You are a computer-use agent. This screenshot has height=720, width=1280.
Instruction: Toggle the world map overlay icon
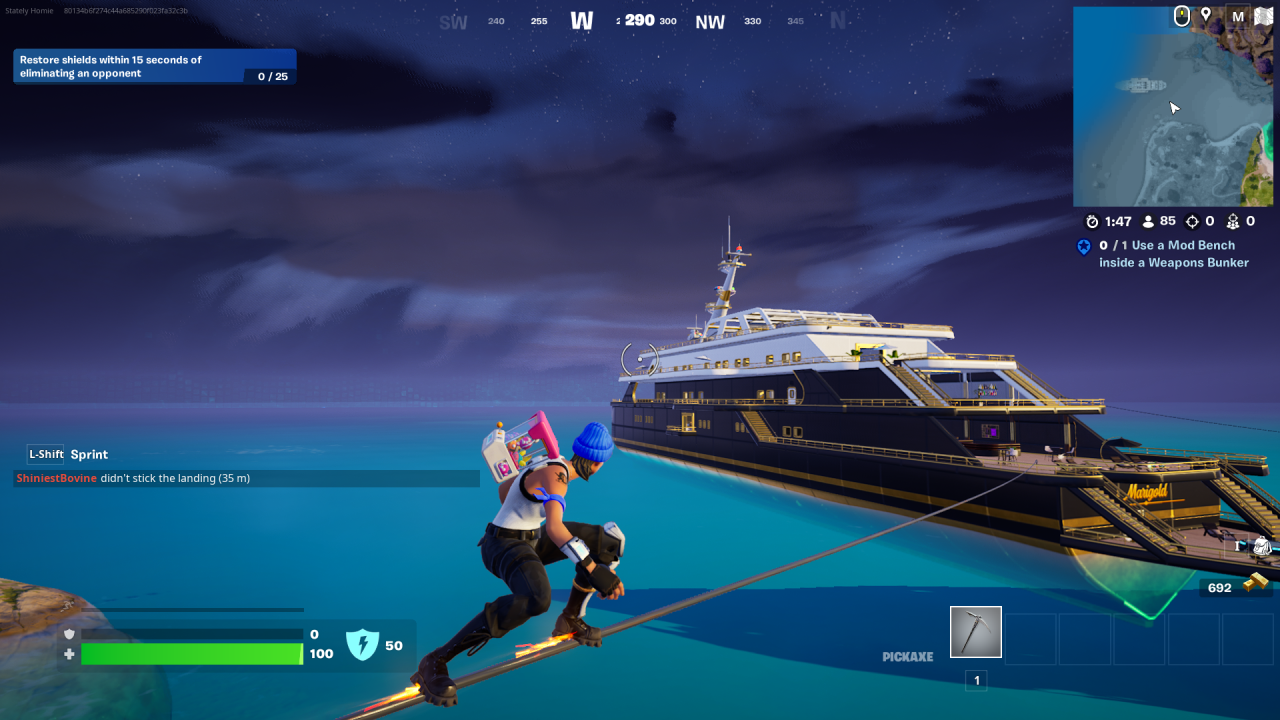click(x=1263, y=15)
